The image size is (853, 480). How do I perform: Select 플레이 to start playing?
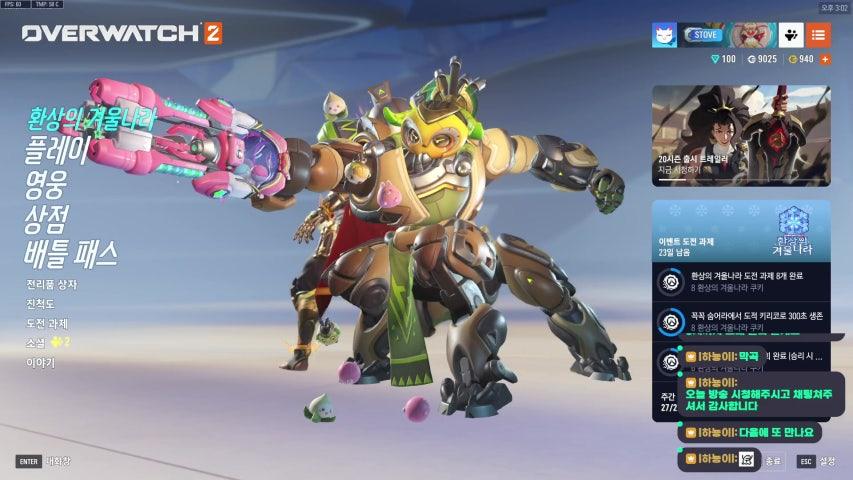(57, 151)
